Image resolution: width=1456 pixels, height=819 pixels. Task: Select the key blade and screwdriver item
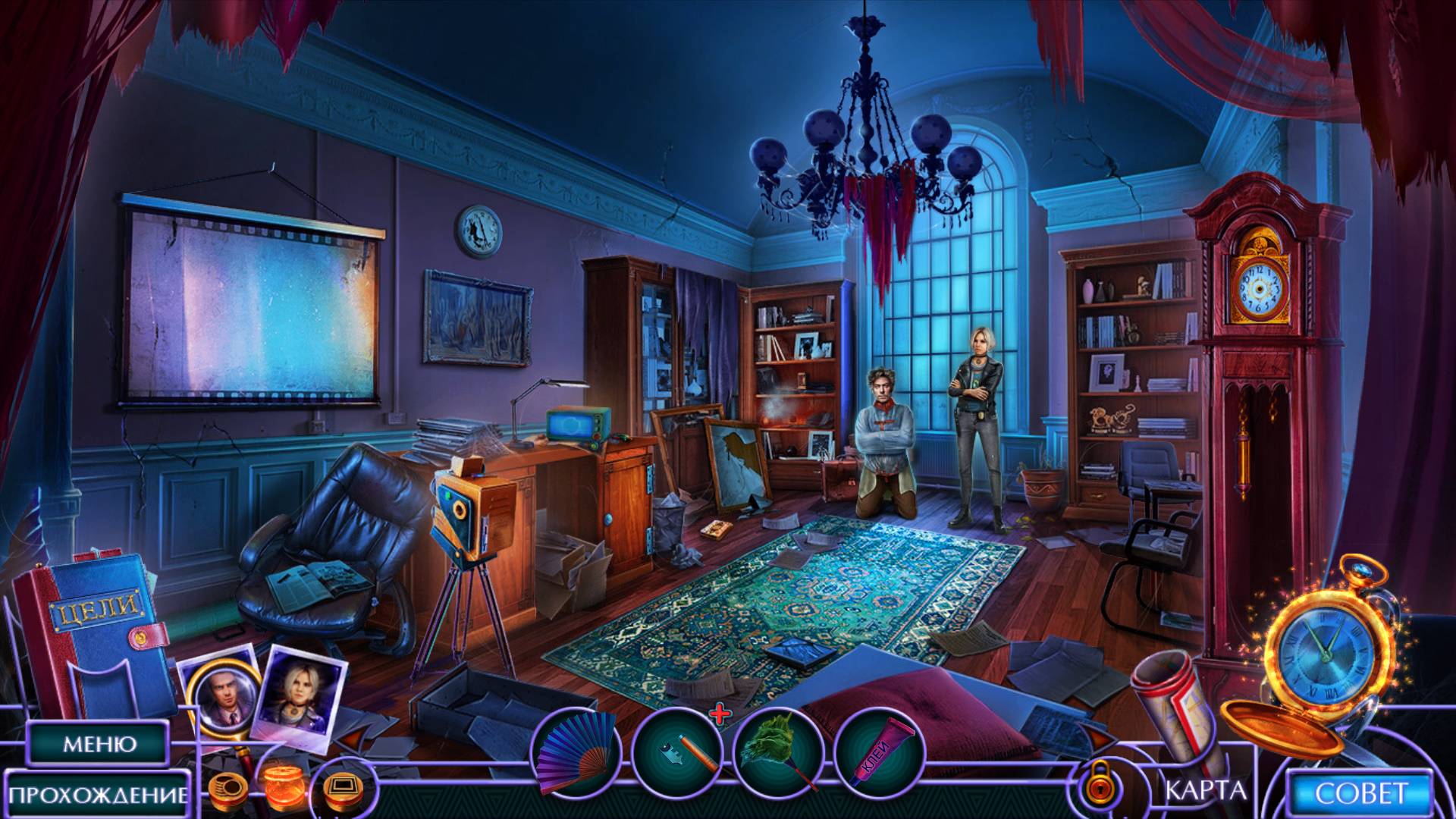(678, 753)
